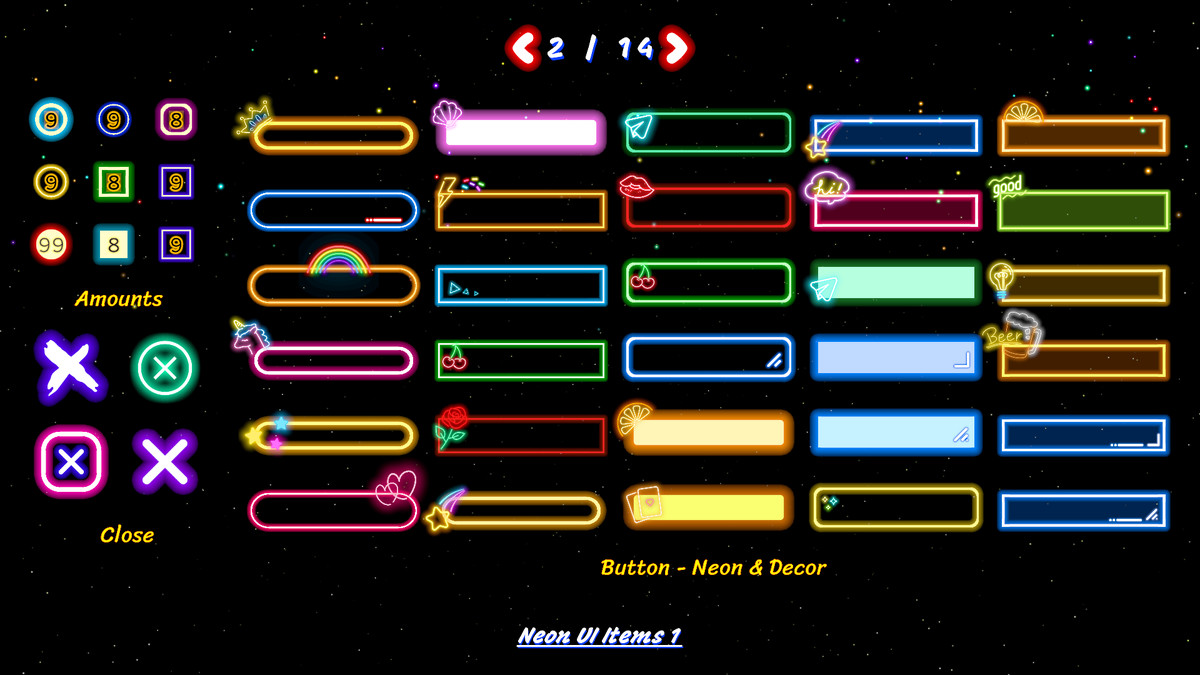The image size is (1200, 675).
Task: Click the pink double-hearts pill button
Action: 333,509
